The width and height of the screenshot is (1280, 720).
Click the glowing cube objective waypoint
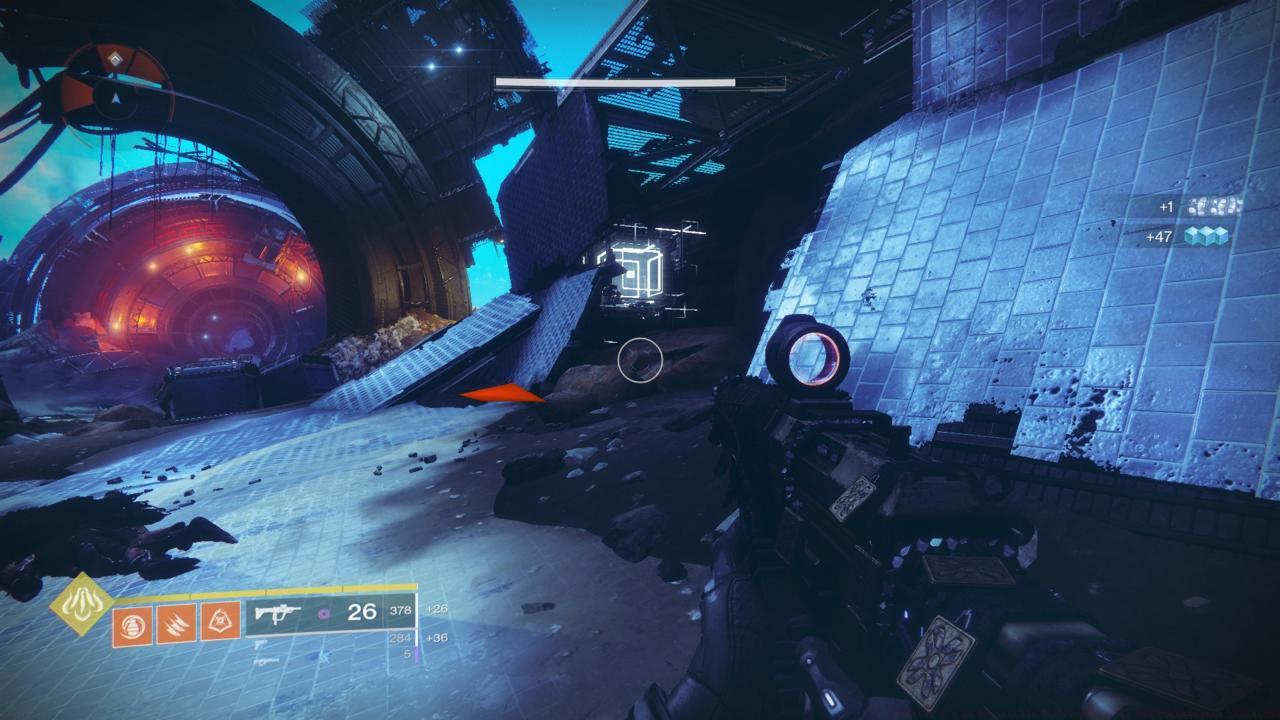click(x=636, y=266)
